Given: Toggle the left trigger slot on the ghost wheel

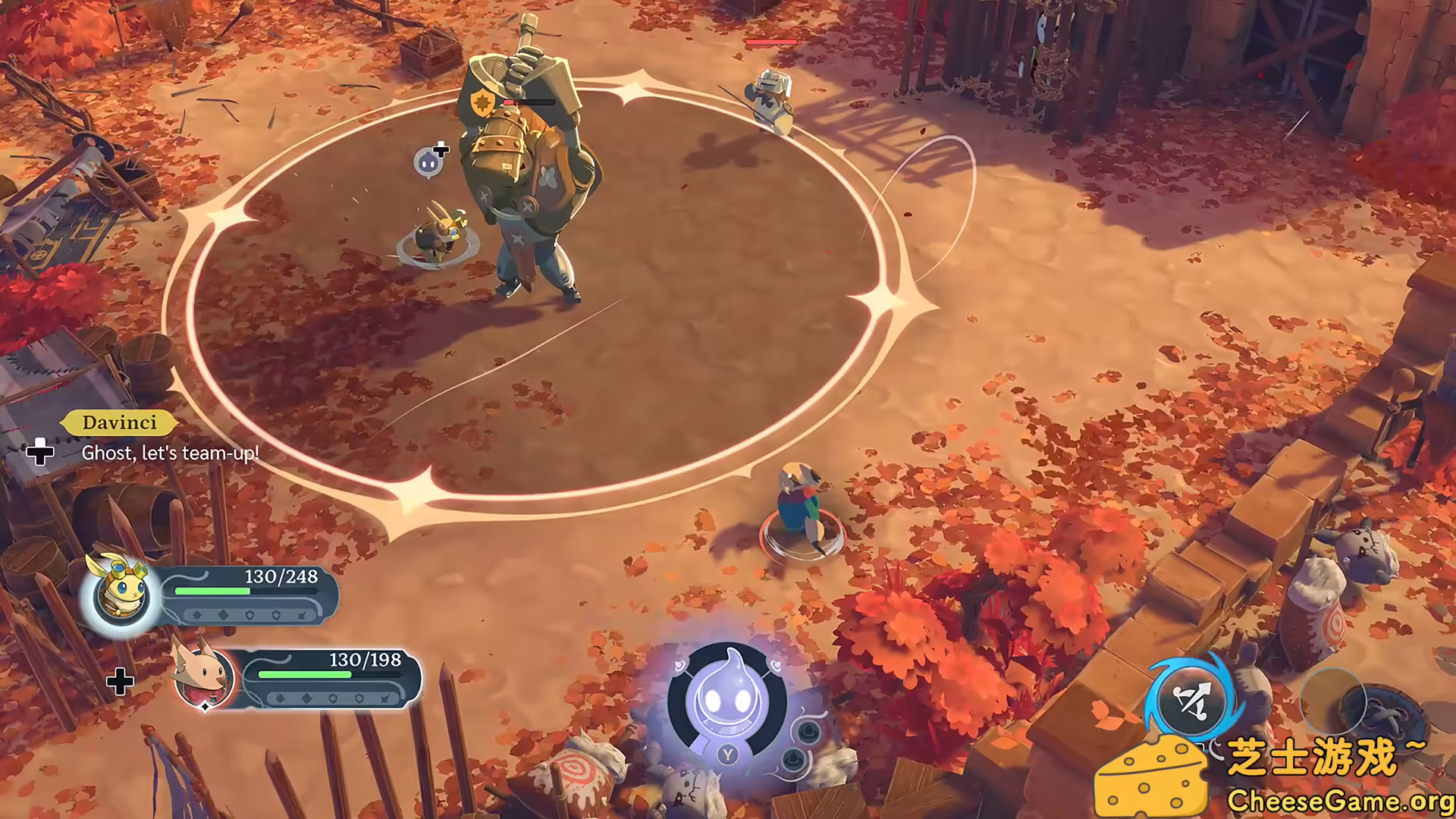Looking at the screenshot, I should click(x=680, y=666).
